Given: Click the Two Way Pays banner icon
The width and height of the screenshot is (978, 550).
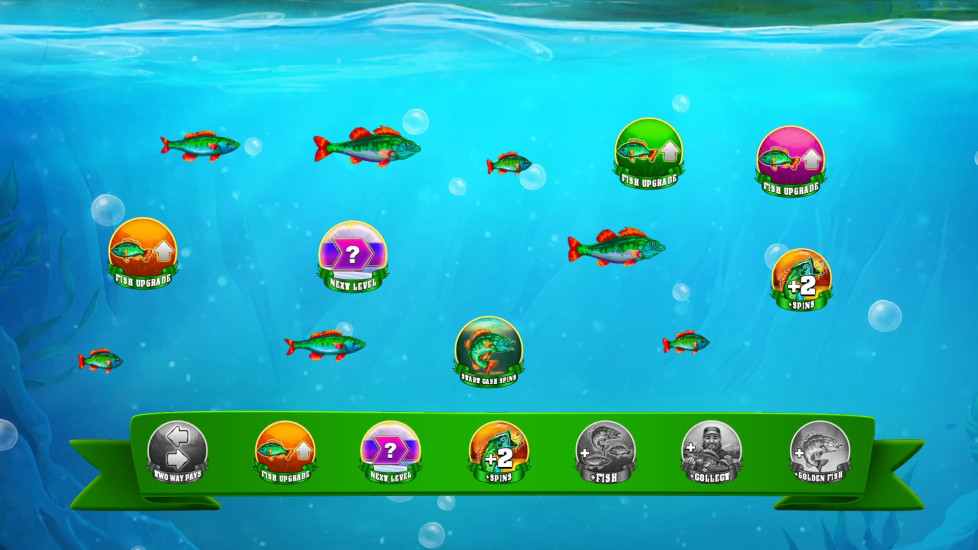Looking at the screenshot, I should [x=178, y=452].
